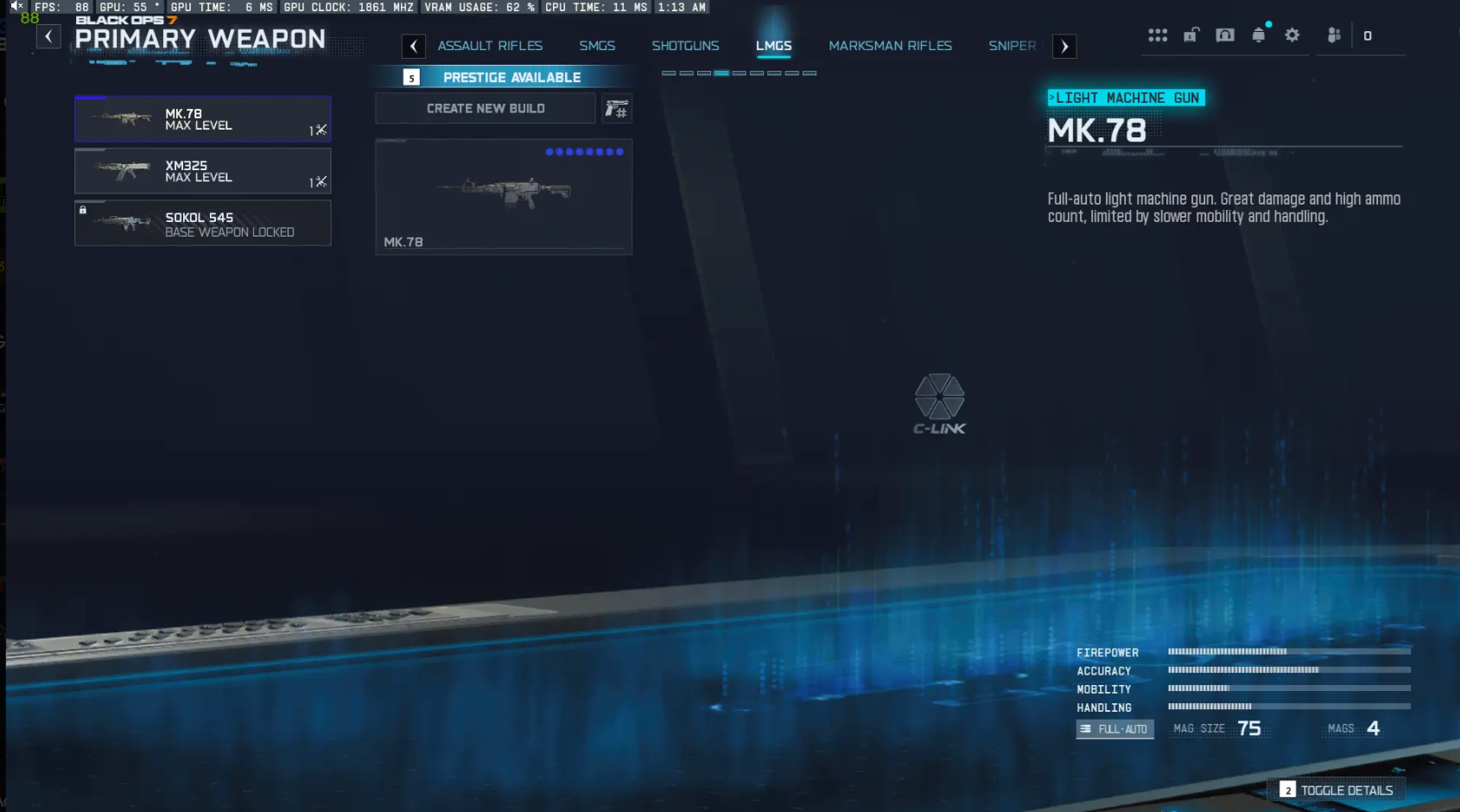Viewport: 1460px width, 812px height.
Task: Click the C-LINK hexagon emblem
Action: (x=942, y=401)
